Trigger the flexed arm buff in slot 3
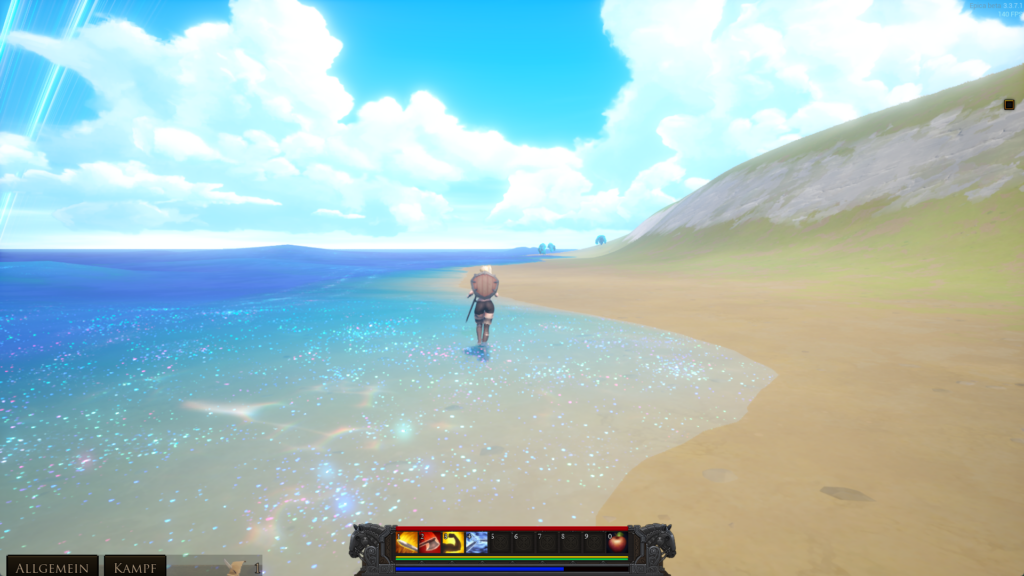Image resolution: width=1024 pixels, height=576 pixels. click(453, 542)
